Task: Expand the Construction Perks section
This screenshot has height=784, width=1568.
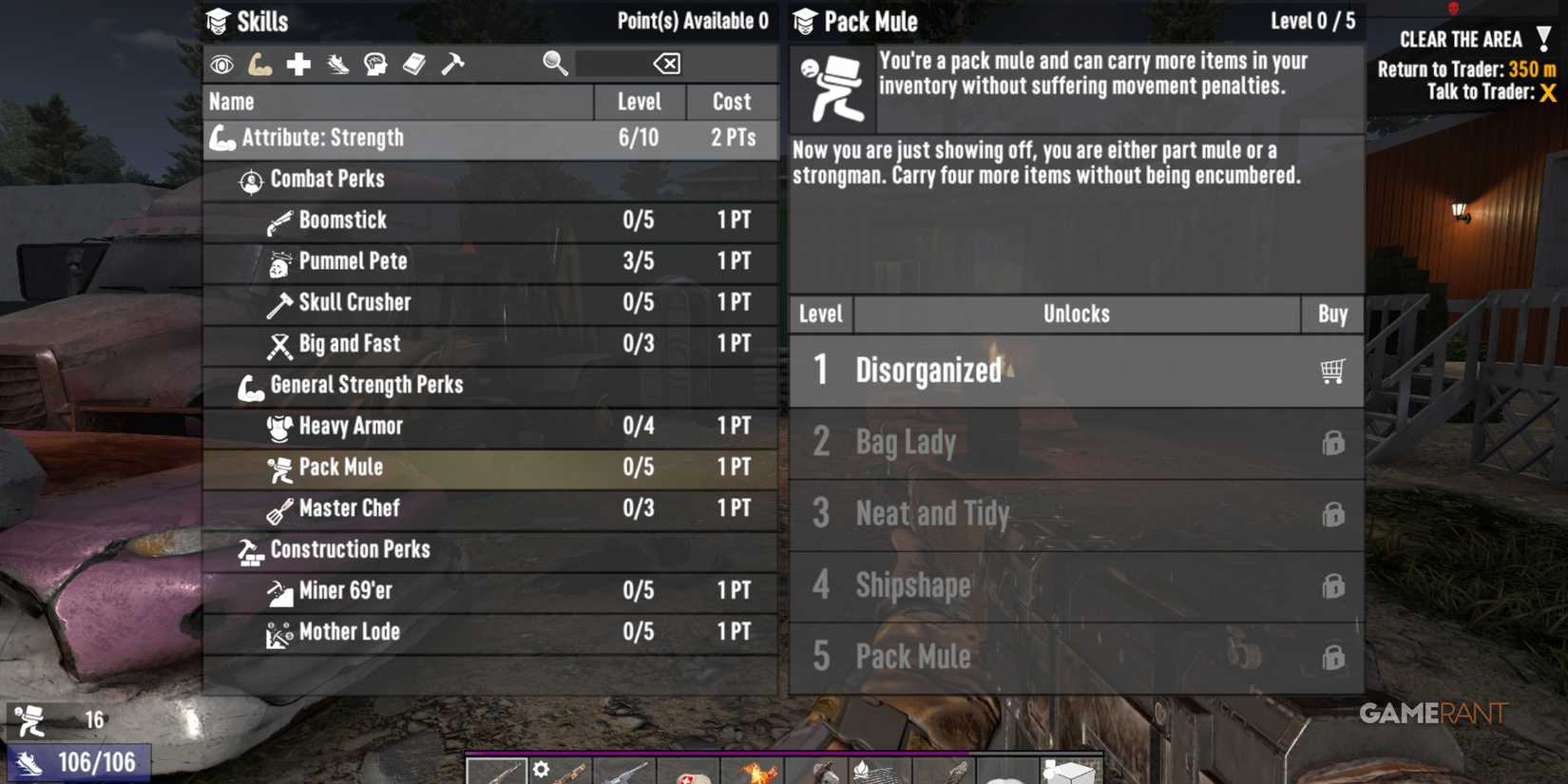Action: (x=350, y=549)
